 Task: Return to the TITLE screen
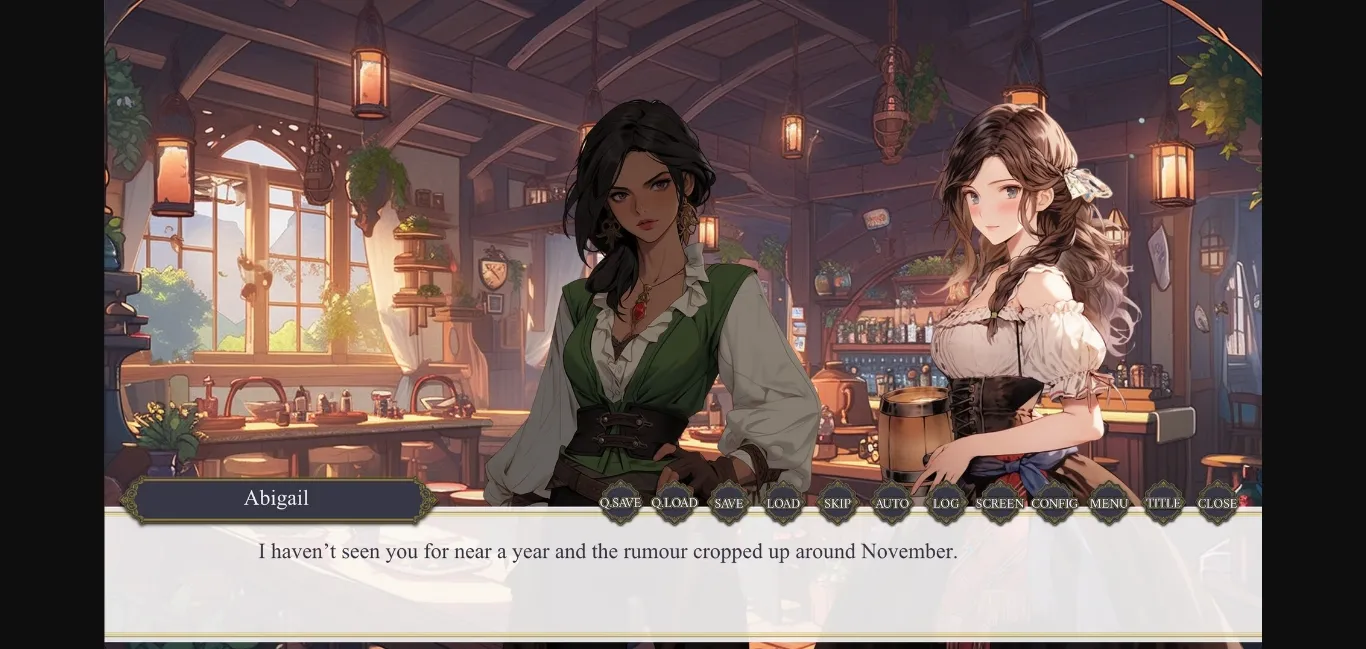click(x=1163, y=503)
